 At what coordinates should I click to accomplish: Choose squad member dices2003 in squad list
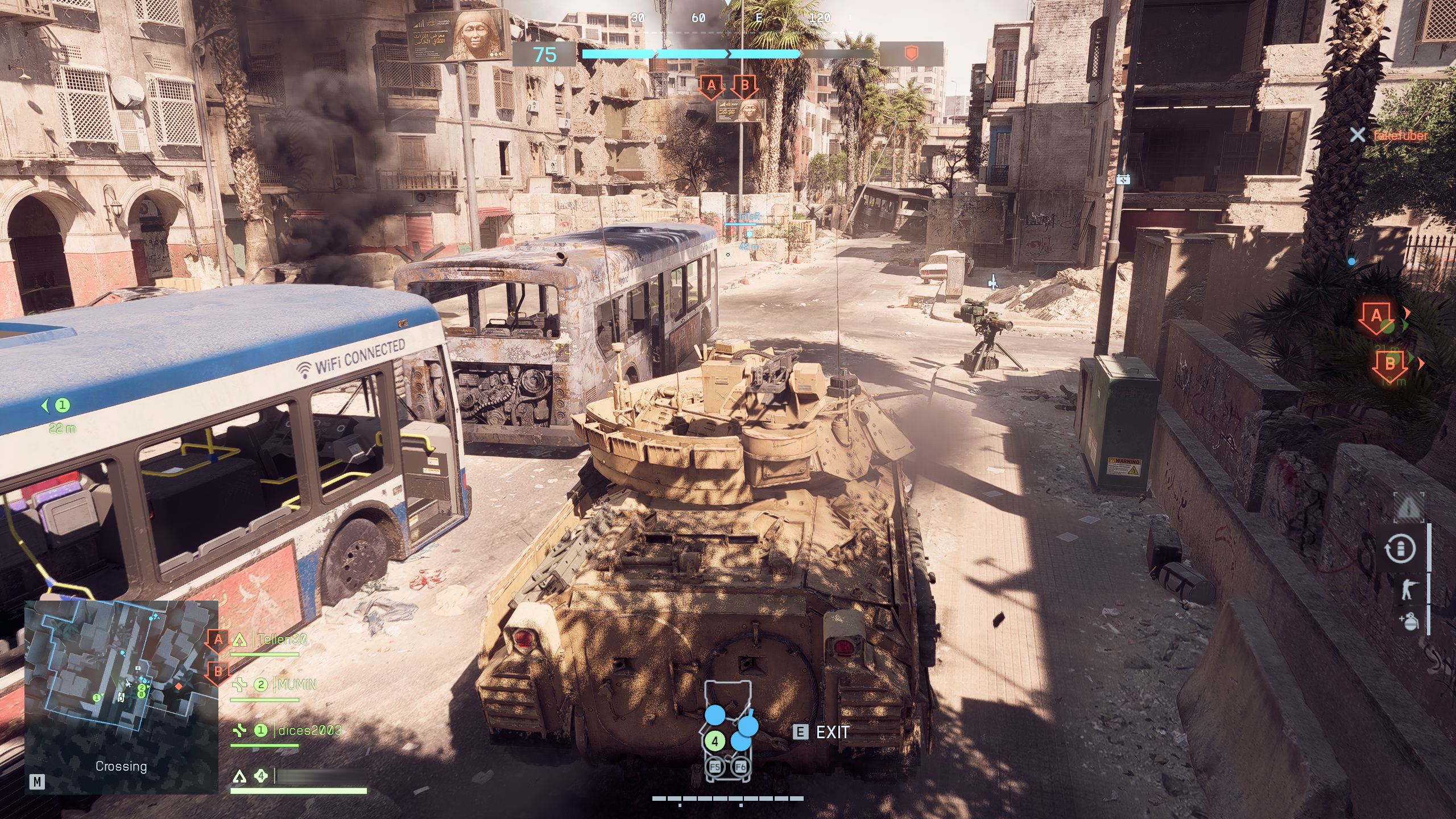(309, 730)
